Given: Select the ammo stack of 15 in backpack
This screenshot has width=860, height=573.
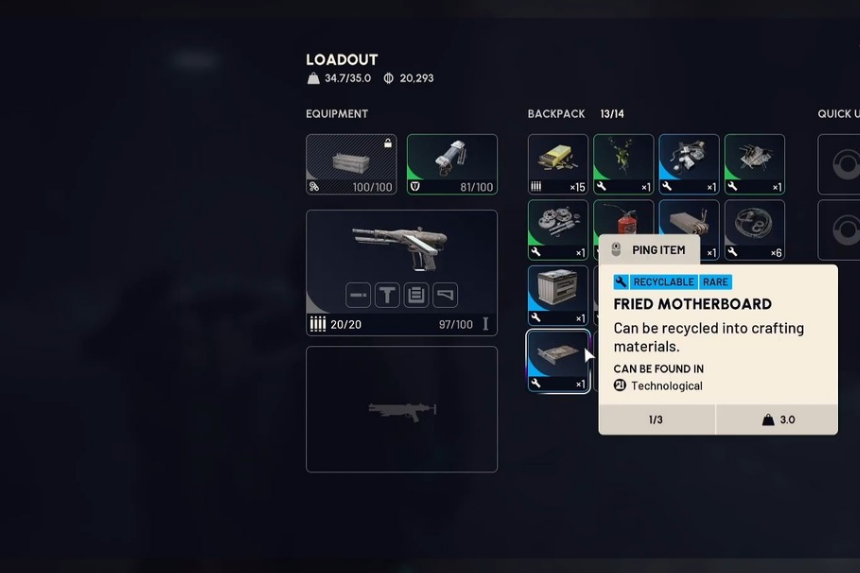Looking at the screenshot, I should pyautogui.click(x=558, y=164).
